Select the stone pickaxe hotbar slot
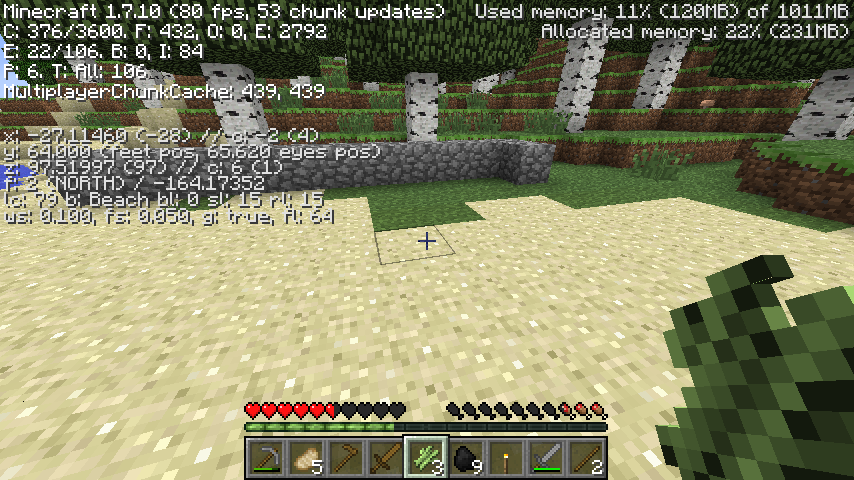854x480 pixels. [266, 458]
